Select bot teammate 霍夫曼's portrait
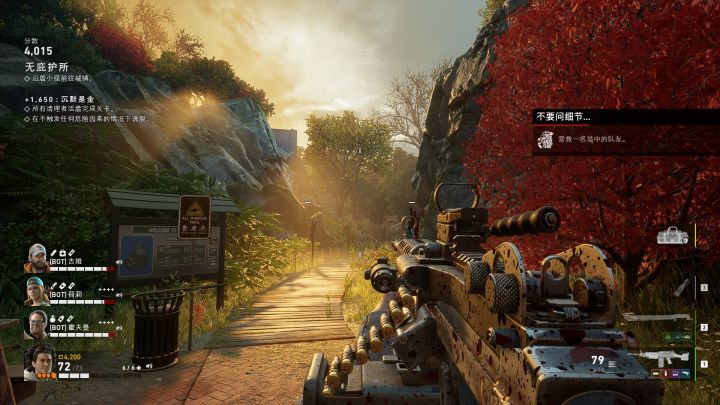The image size is (720, 405). point(37,324)
